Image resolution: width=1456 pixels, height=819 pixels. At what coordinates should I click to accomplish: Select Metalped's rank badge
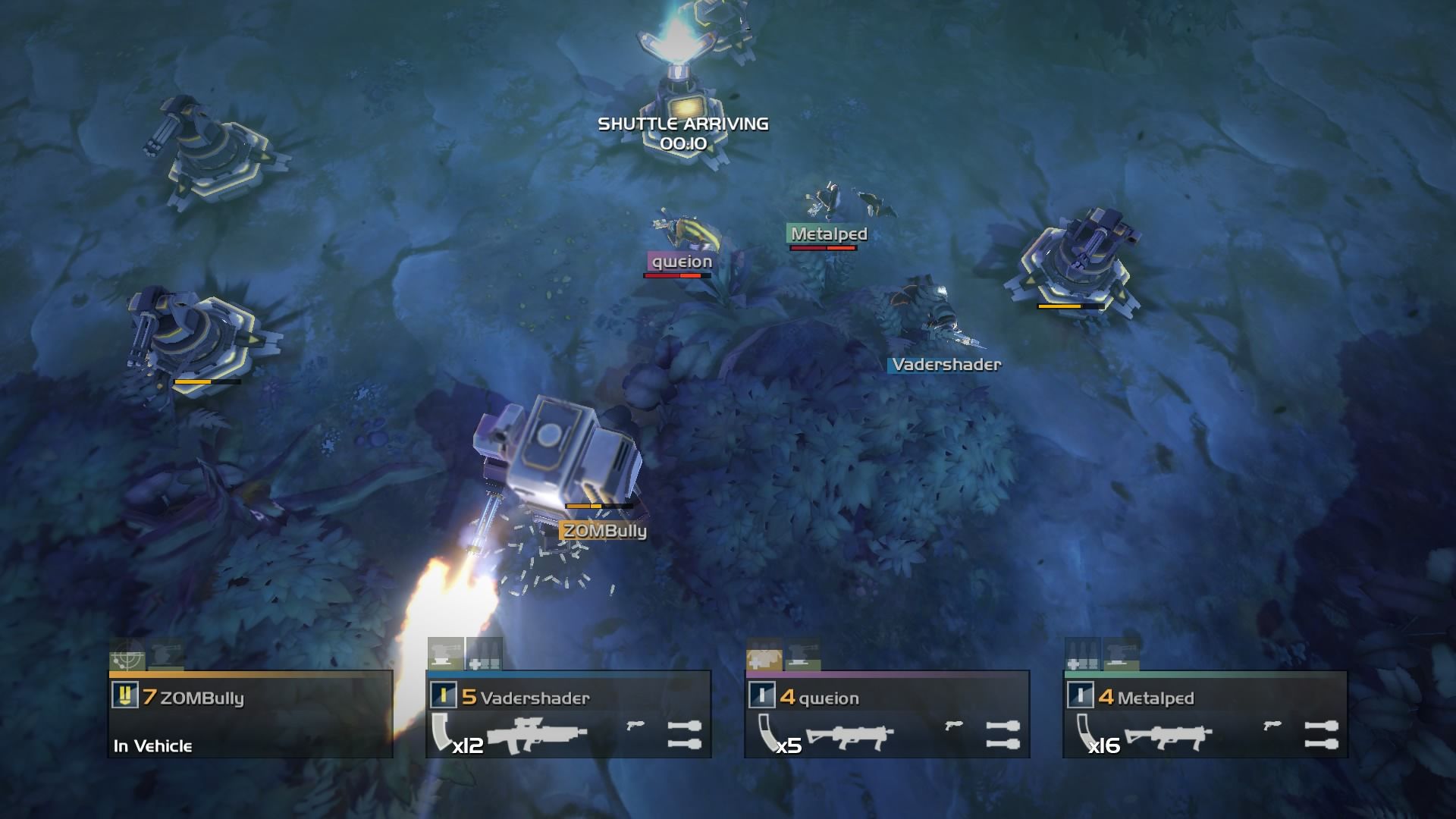pyautogui.click(x=1080, y=696)
